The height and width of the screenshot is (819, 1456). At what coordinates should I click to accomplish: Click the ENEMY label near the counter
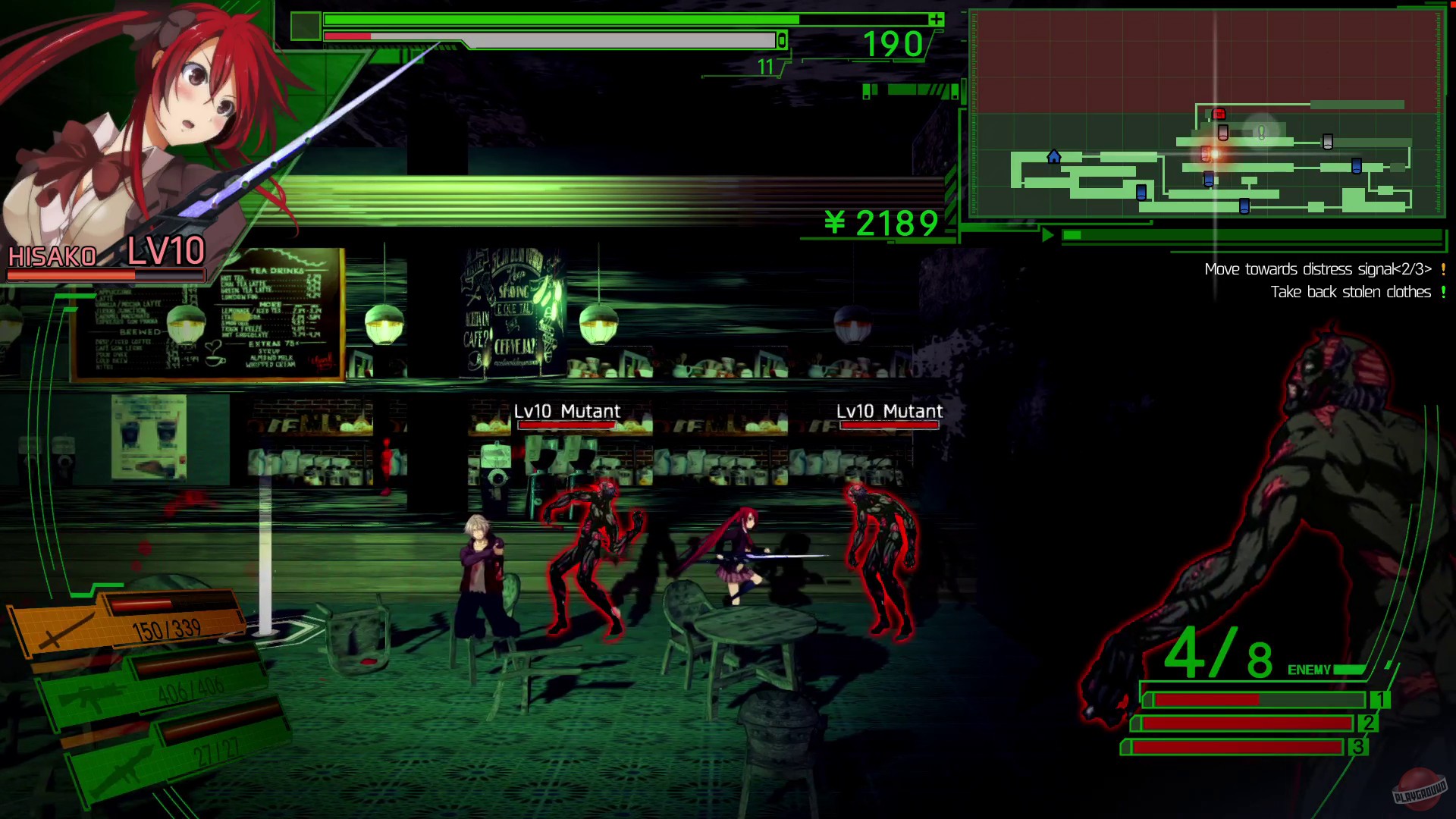tap(1310, 670)
